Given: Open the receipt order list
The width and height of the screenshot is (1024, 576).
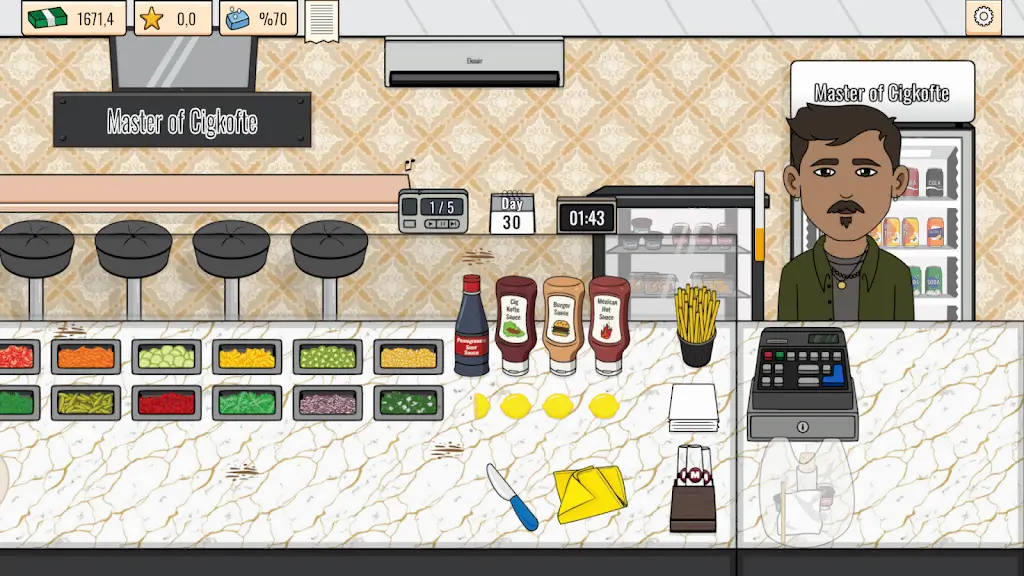Looking at the screenshot, I should (322, 19).
